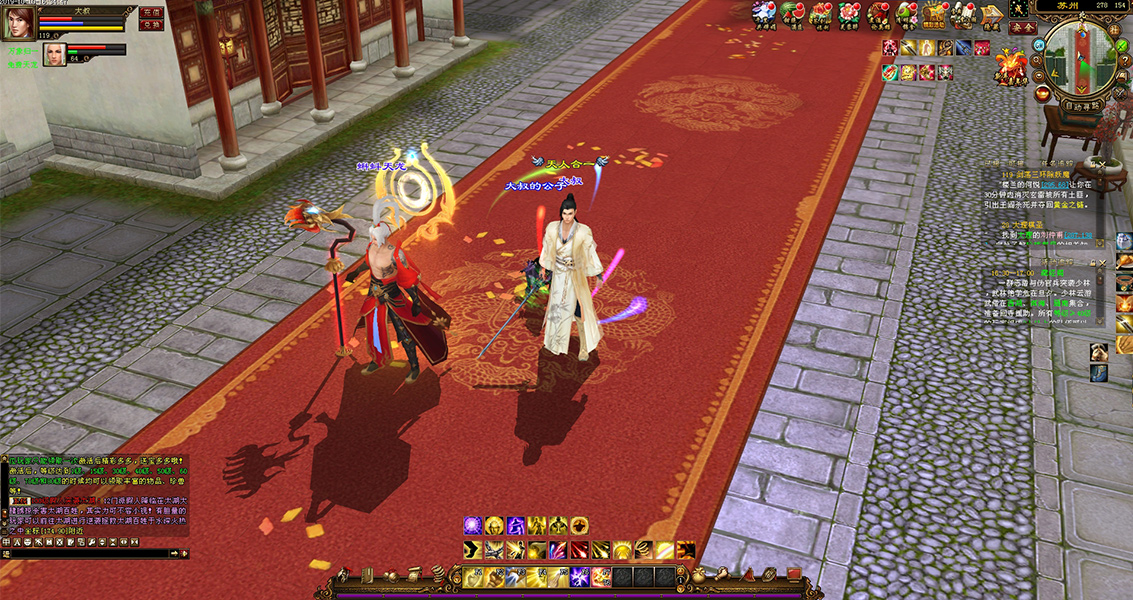Viewport: 1133px width, 600px height.
Task: Click the 充值 recharge button
Action: [x=151, y=12]
